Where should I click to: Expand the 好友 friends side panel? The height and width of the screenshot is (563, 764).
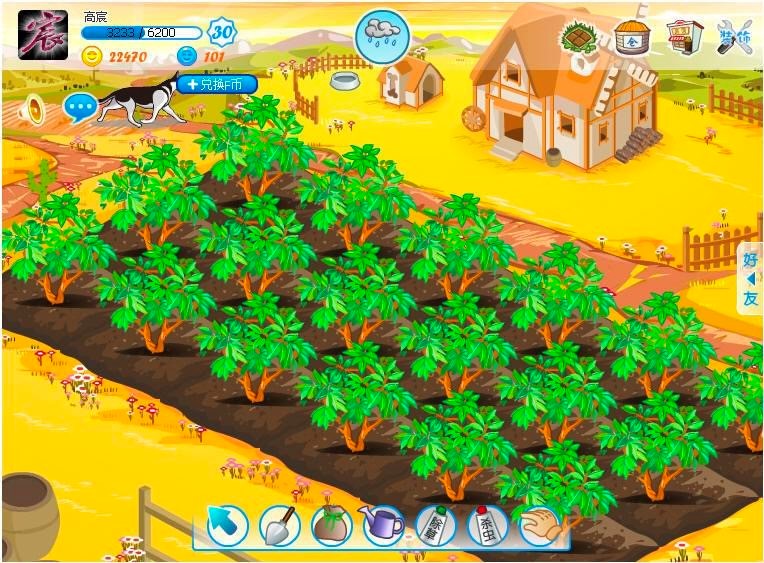750,278
